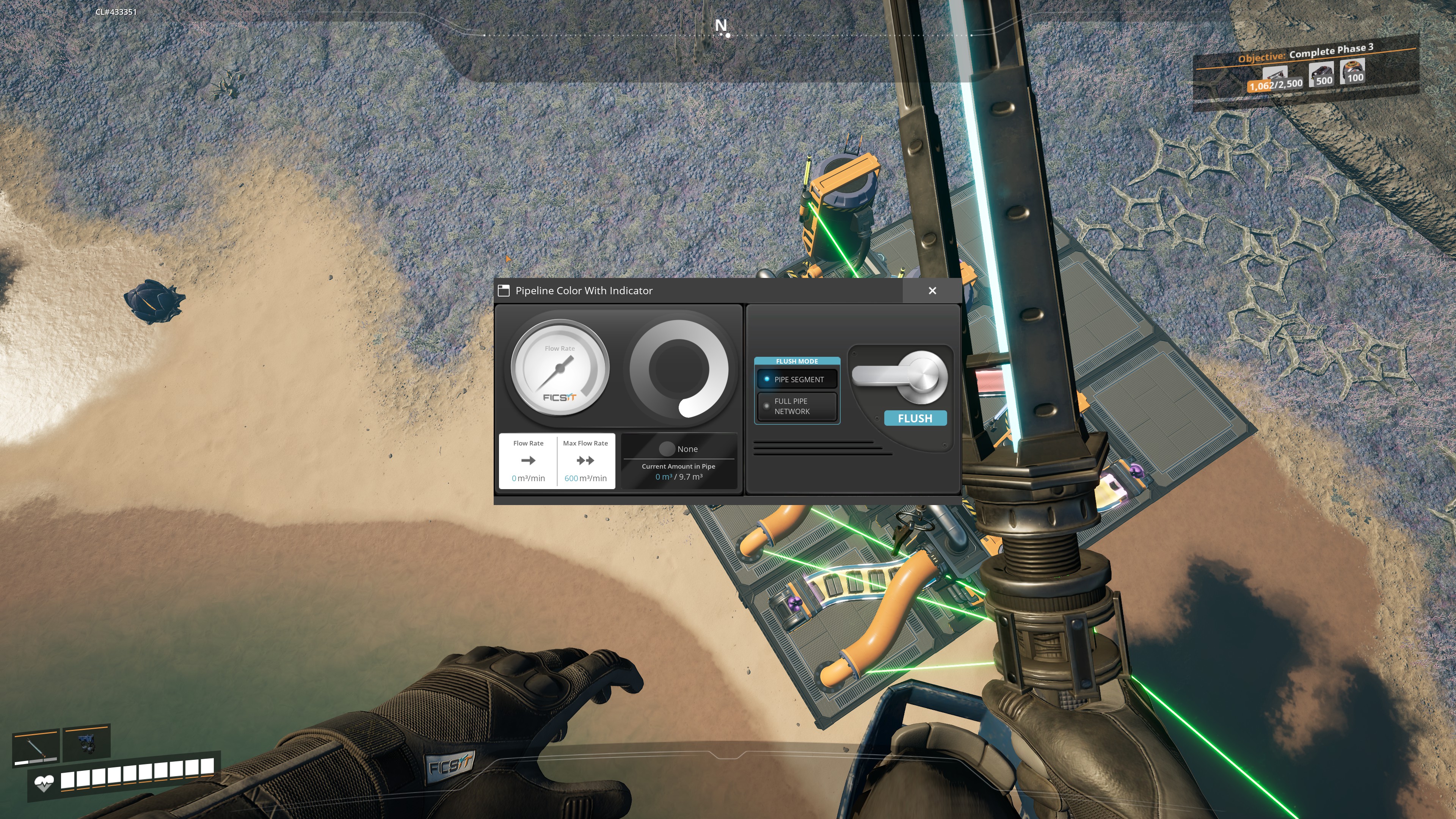Click the window icon in the title bar
This screenshot has height=819, width=1456.
click(504, 290)
